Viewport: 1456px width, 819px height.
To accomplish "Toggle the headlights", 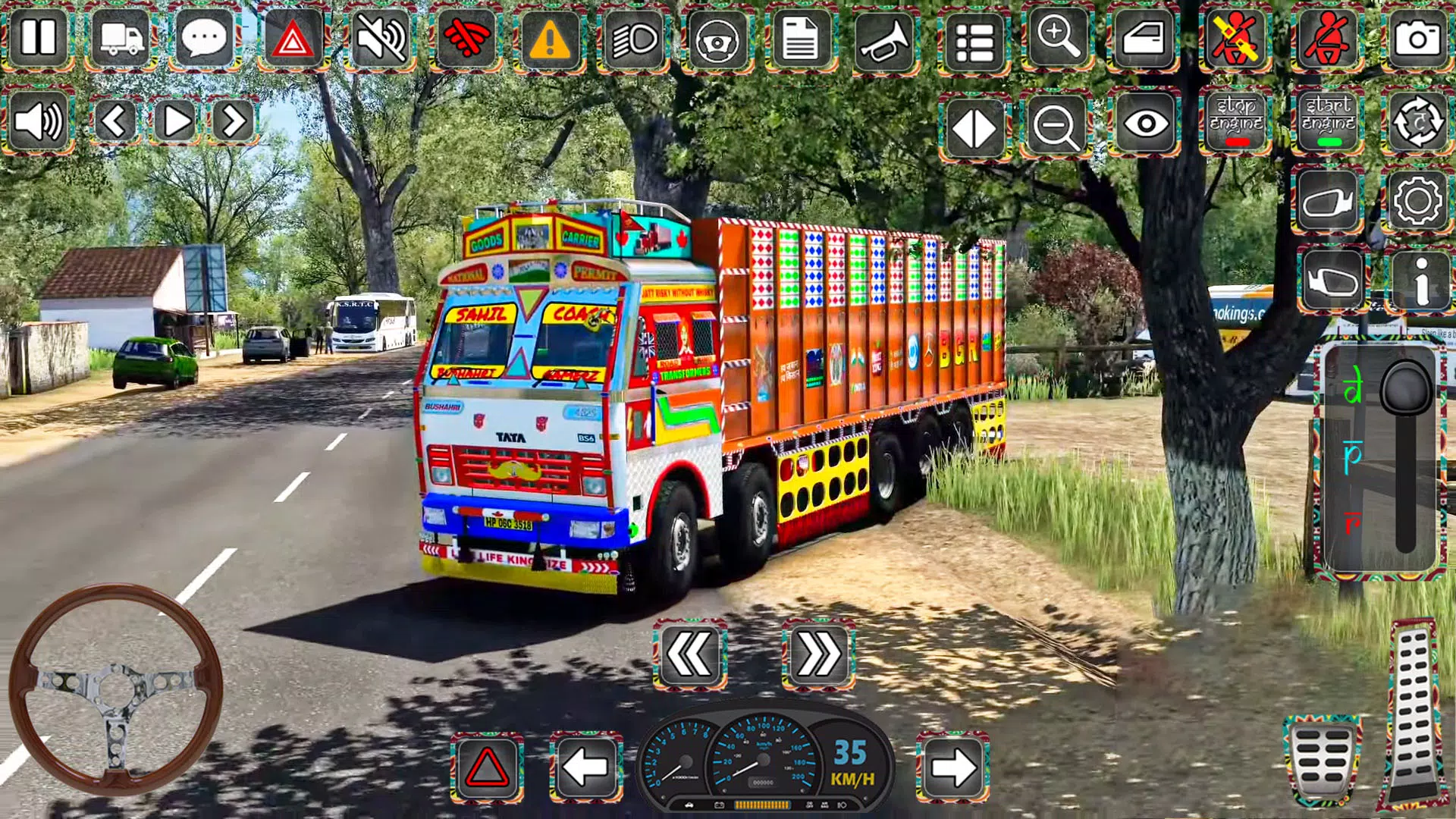I will coord(633,39).
